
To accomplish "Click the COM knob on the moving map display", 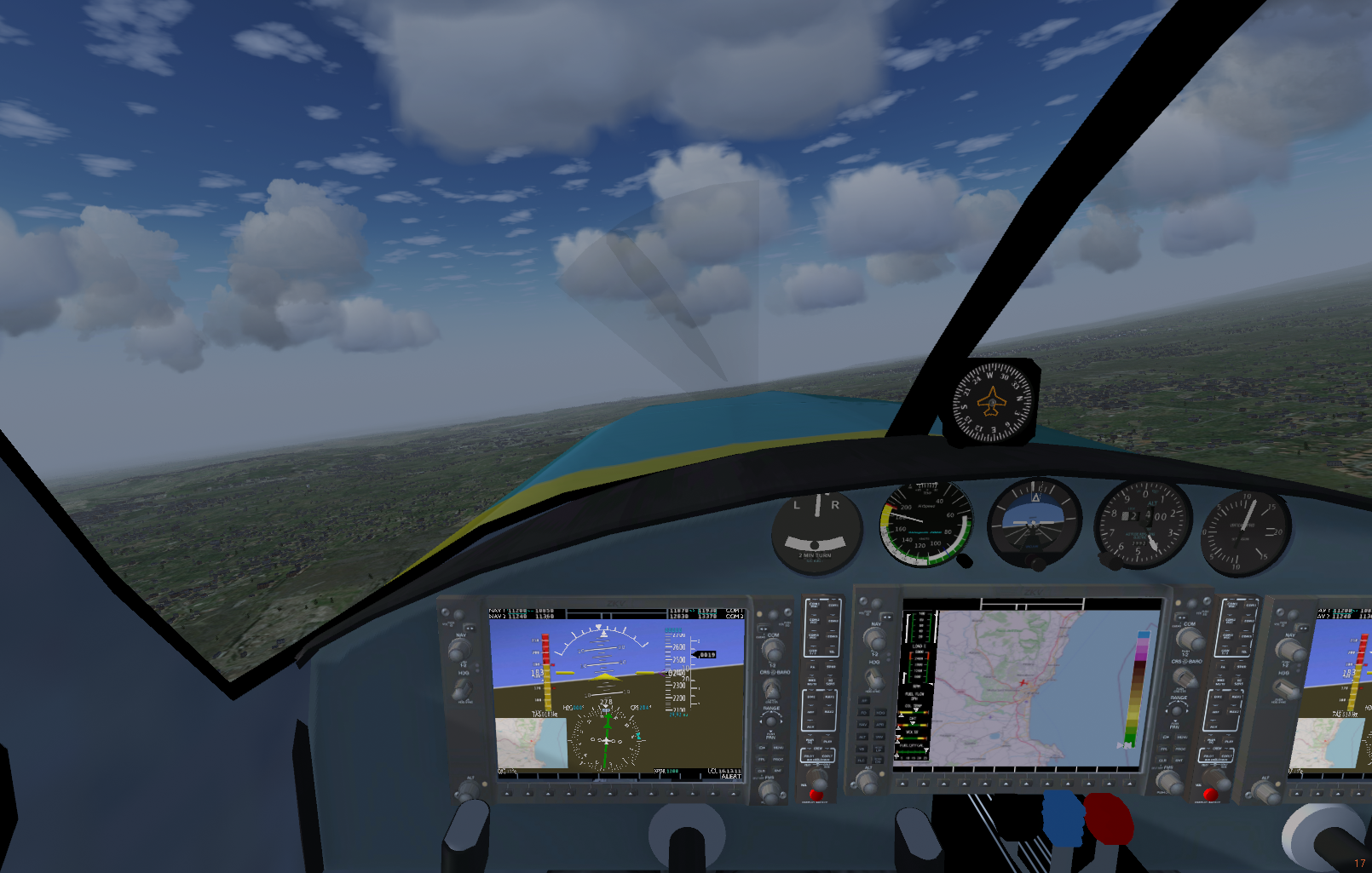I will 1190,640.
